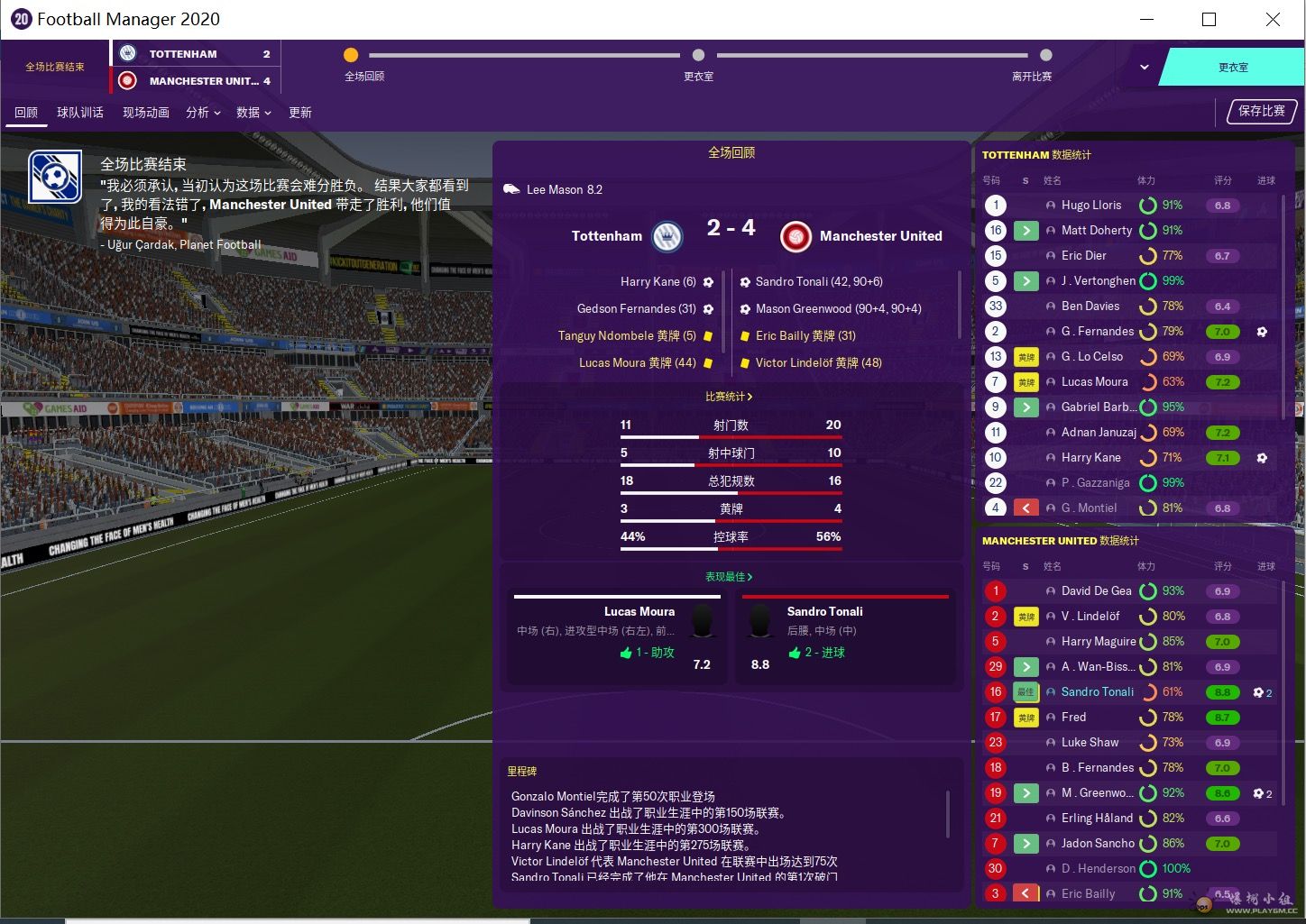The image size is (1306, 924).
Task: Select Harry Kane in Tottenham stats list
Action: 1090,458
